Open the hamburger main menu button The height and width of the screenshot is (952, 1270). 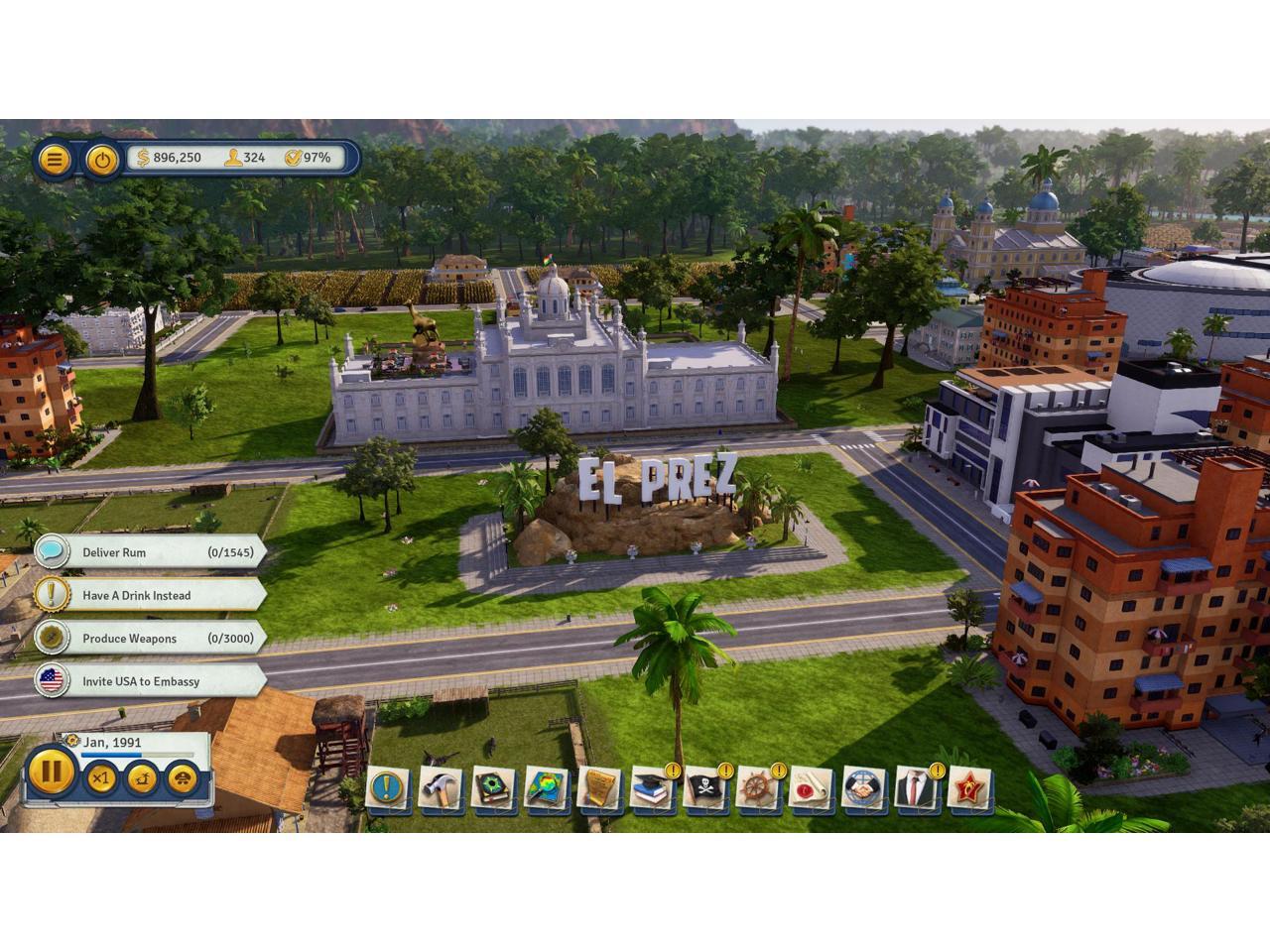click(55, 159)
